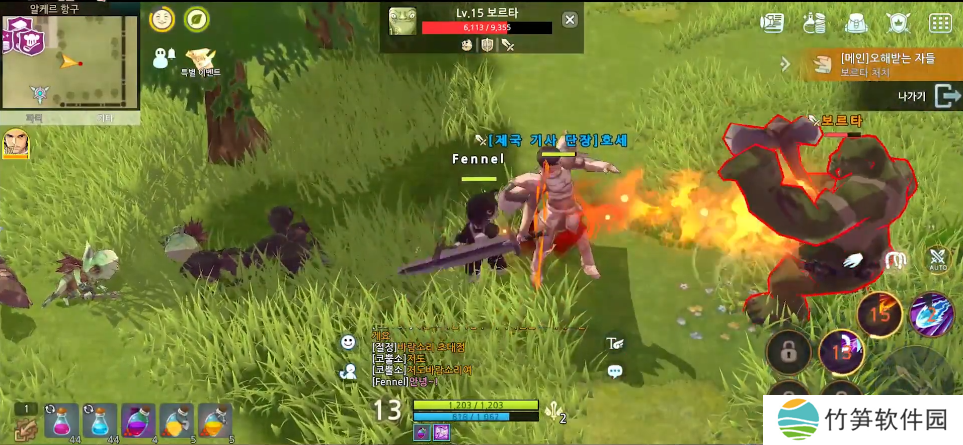
Task: Open the snowman notification bell icon
Action: (164, 58)
